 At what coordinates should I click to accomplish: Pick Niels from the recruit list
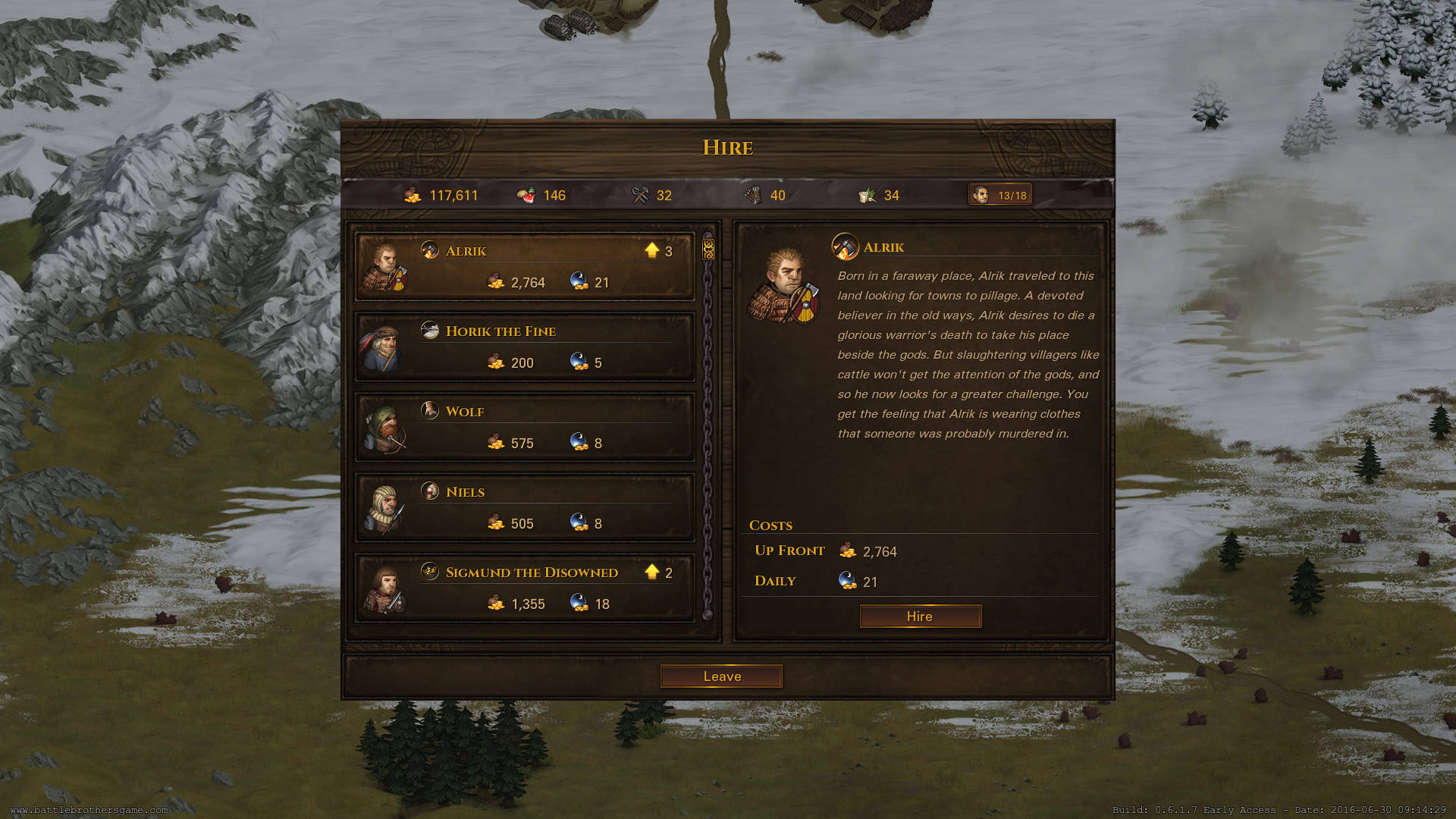click(x=525, y=508)
